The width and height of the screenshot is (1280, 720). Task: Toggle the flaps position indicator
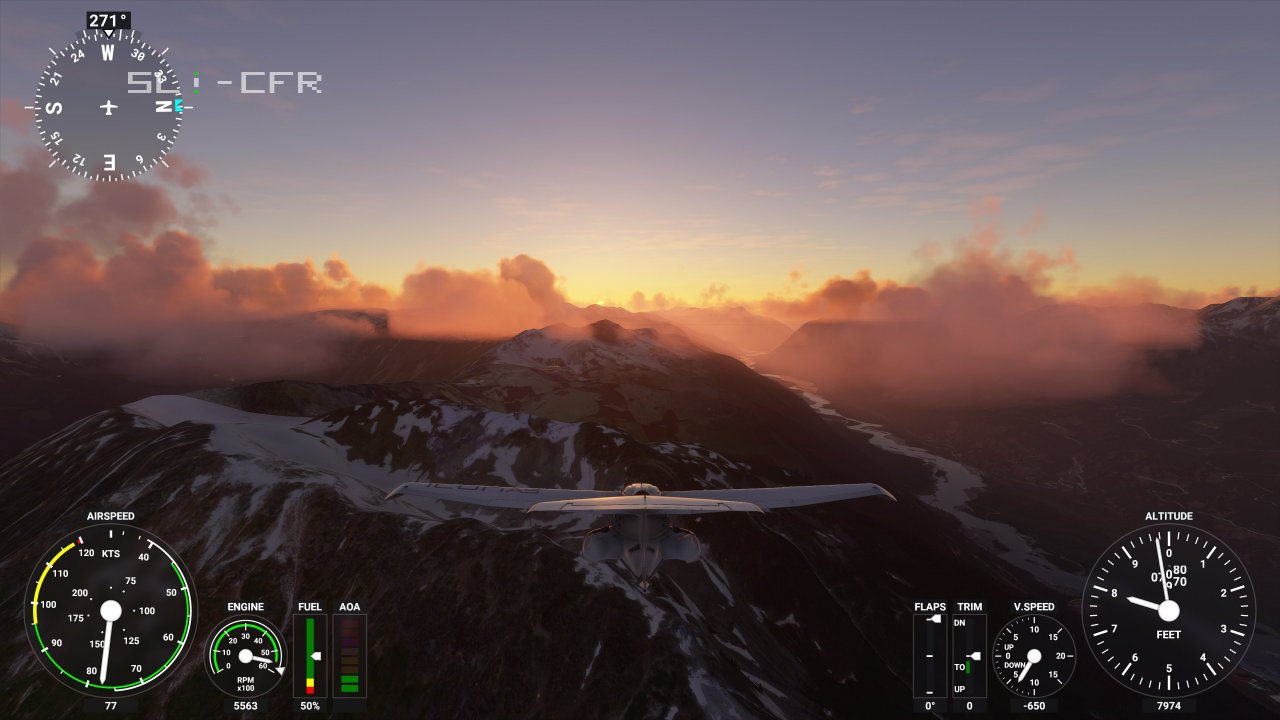[929, 655]
